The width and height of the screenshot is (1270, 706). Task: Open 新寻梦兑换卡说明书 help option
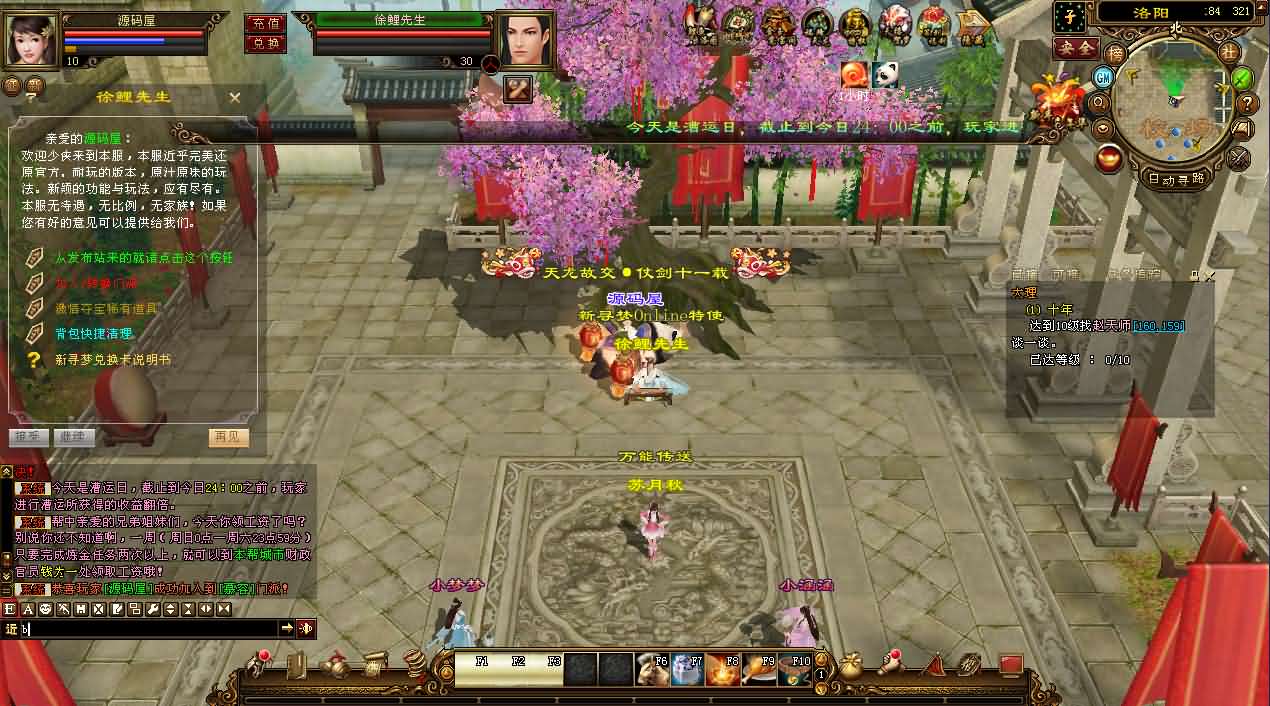tap(112, 359)
